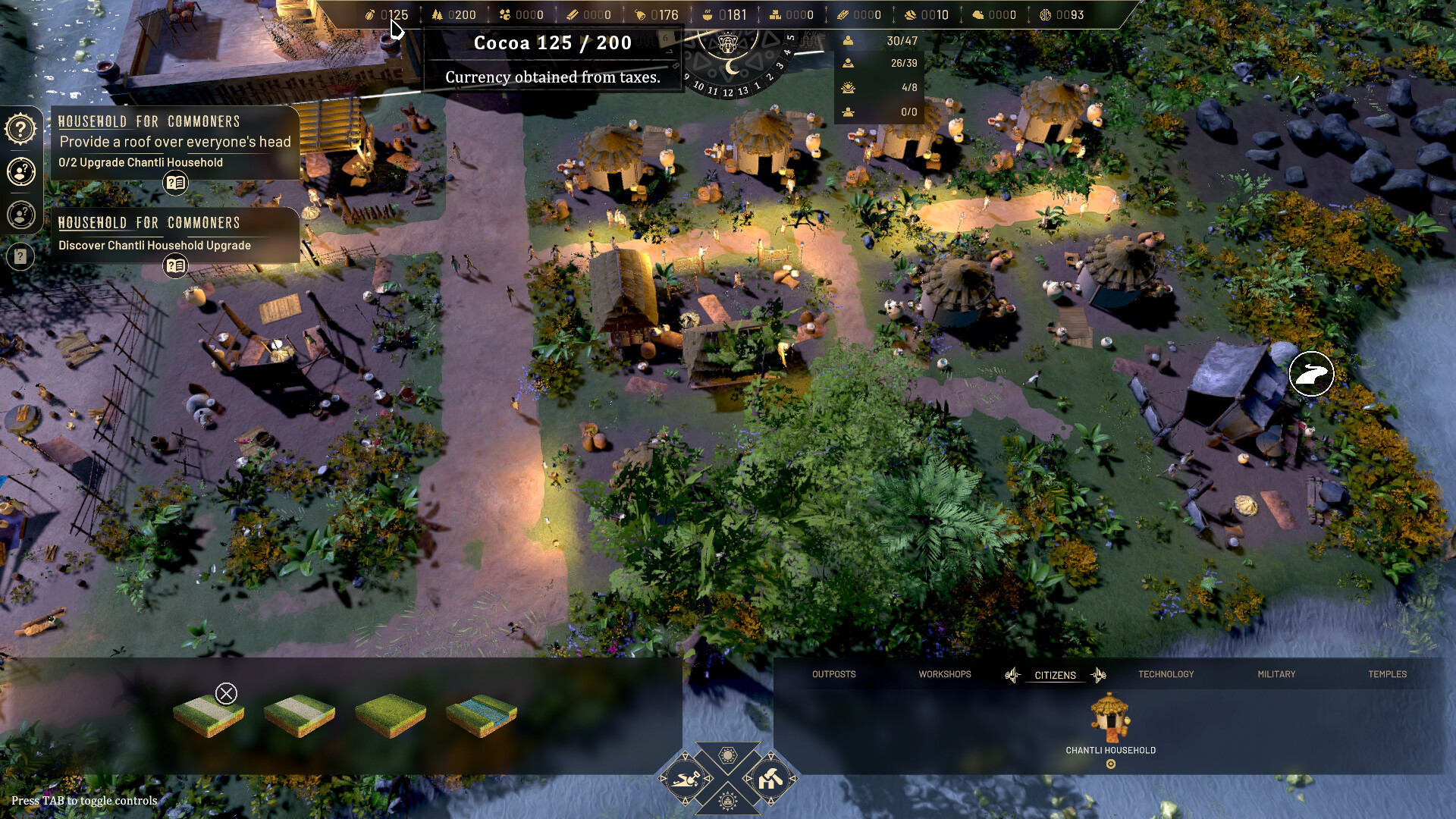Image resolution: width=1456 pixels, height=819 pixels.
Task: Click the question mark quest icon in left sidebar
Action: click(x=20, y=129)
